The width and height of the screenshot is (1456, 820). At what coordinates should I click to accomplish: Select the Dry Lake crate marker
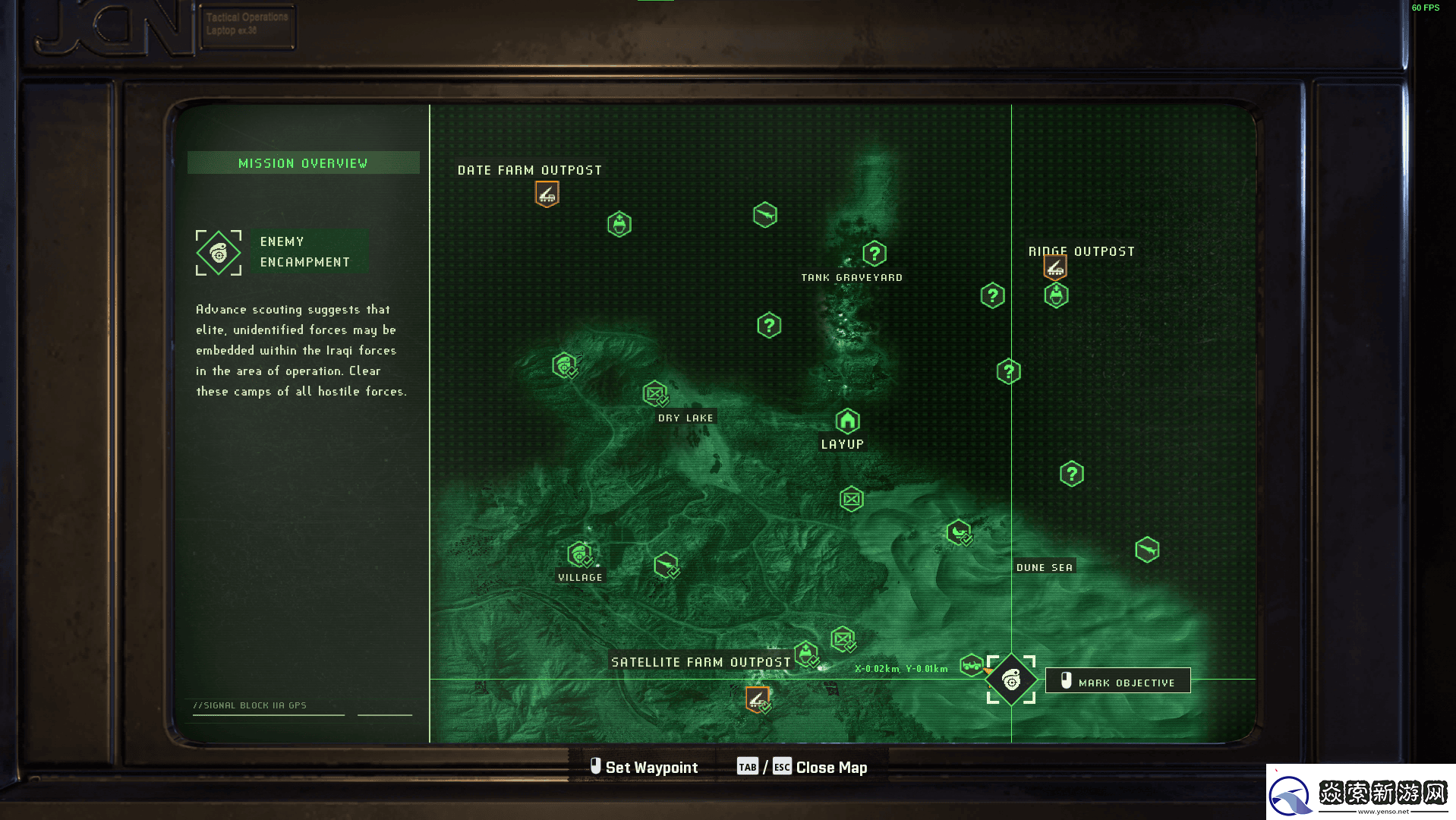tap(654, 393)
